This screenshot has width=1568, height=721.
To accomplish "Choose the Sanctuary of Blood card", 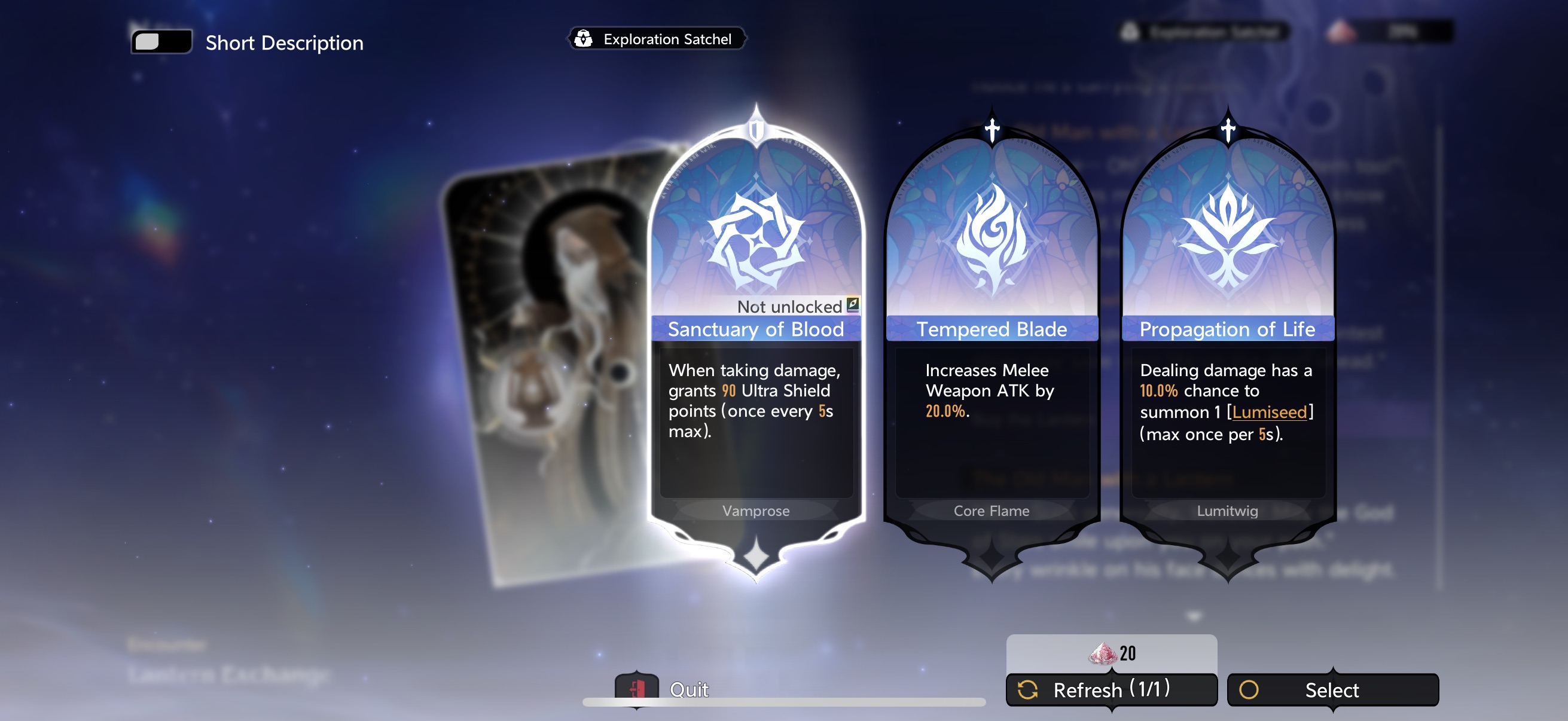I will click(x=755, y=341).
